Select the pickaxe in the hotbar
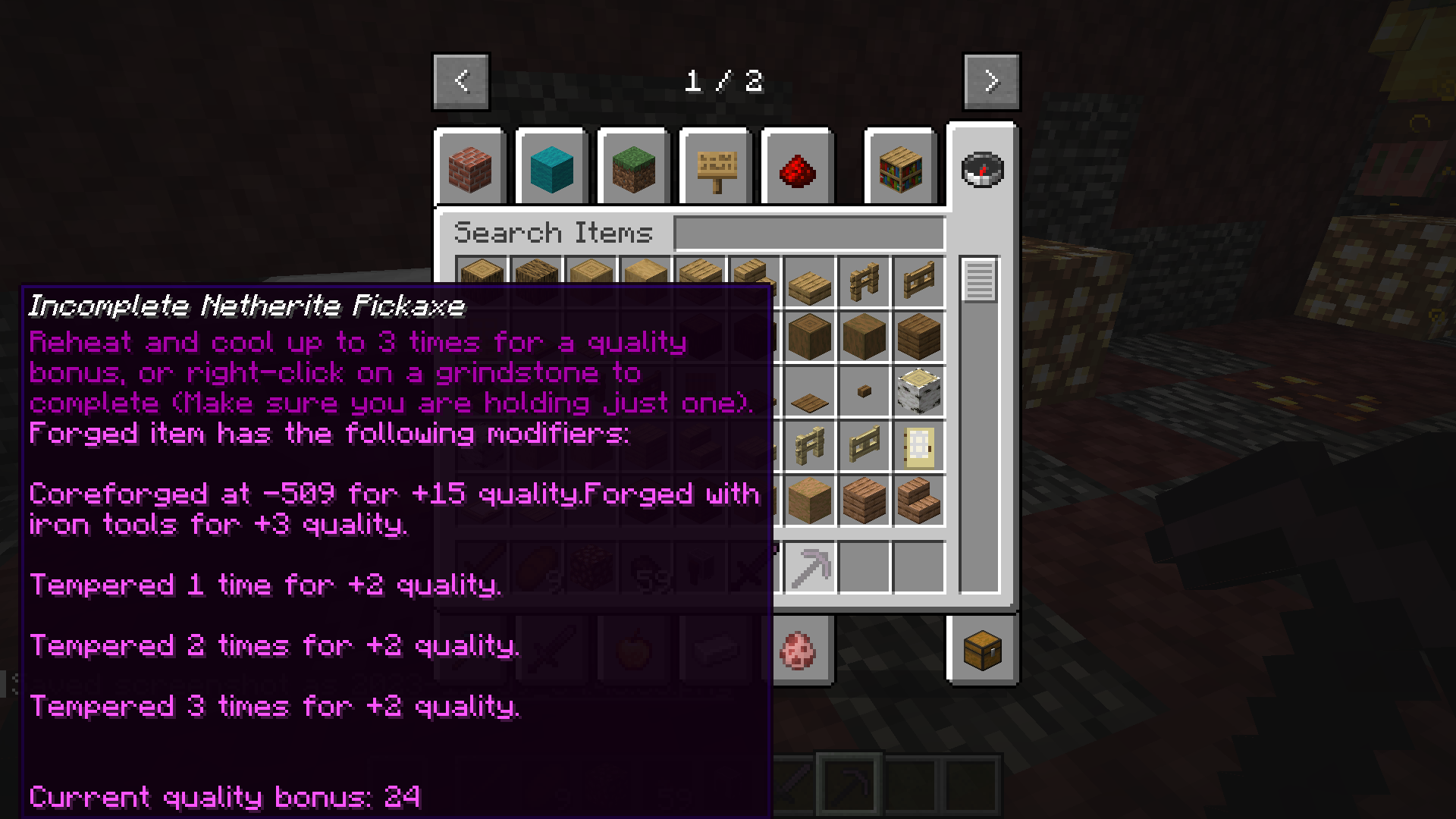This screenshot has width=1456, height=819. click(849, 785)
